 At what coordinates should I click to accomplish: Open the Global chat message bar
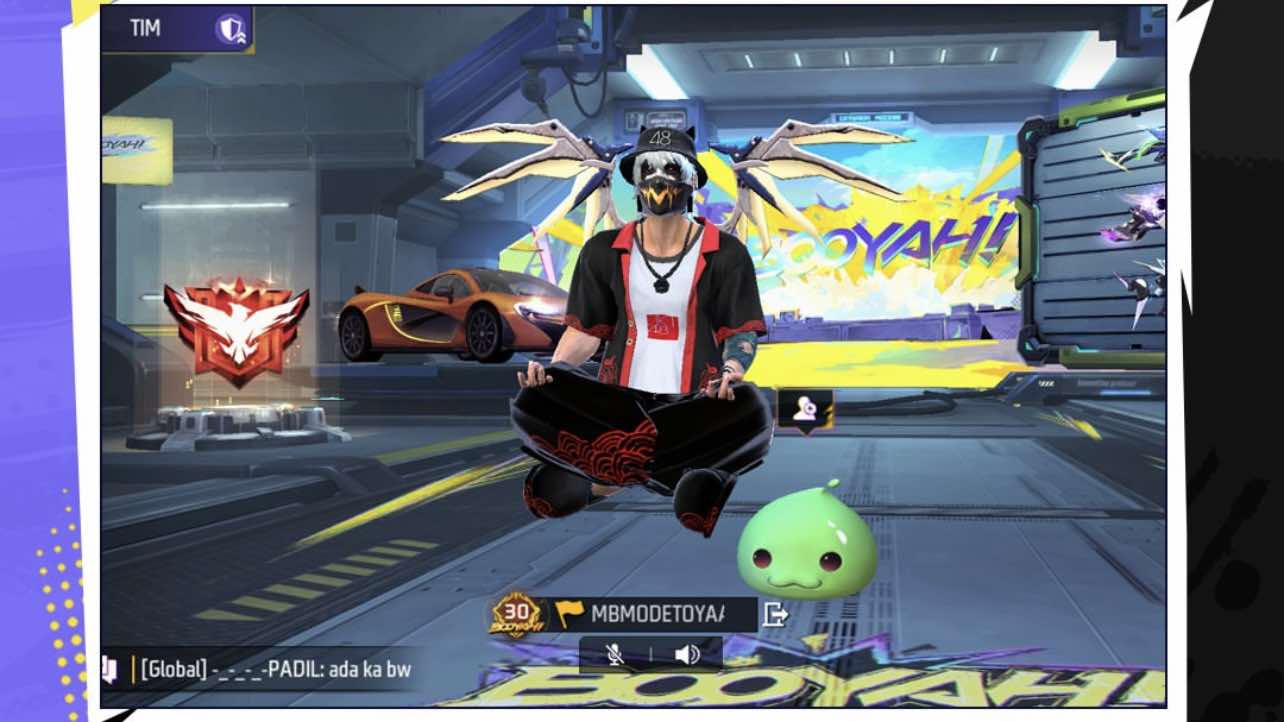coord(275,669)
